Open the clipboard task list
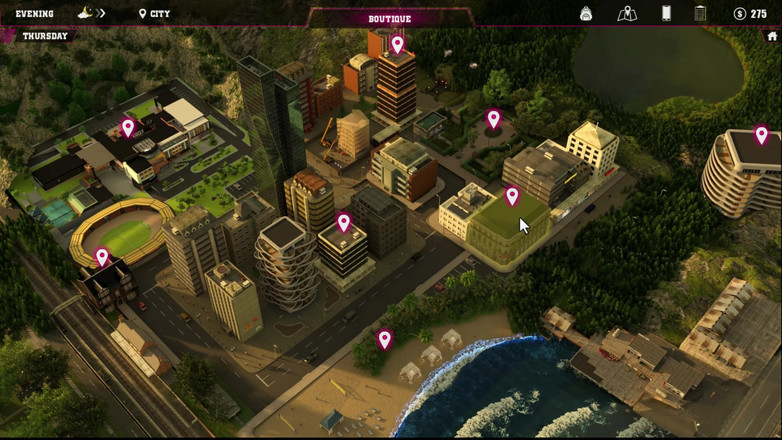The image size is (782, 440). coord(700,13)
